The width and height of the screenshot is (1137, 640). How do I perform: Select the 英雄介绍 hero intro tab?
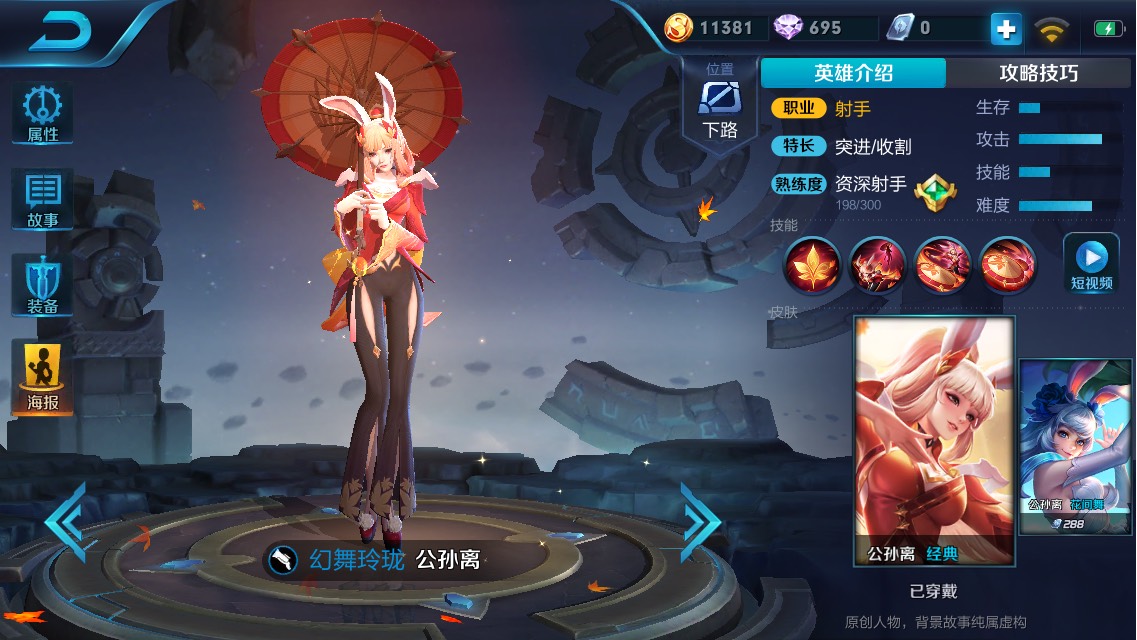tap(853, 73)
